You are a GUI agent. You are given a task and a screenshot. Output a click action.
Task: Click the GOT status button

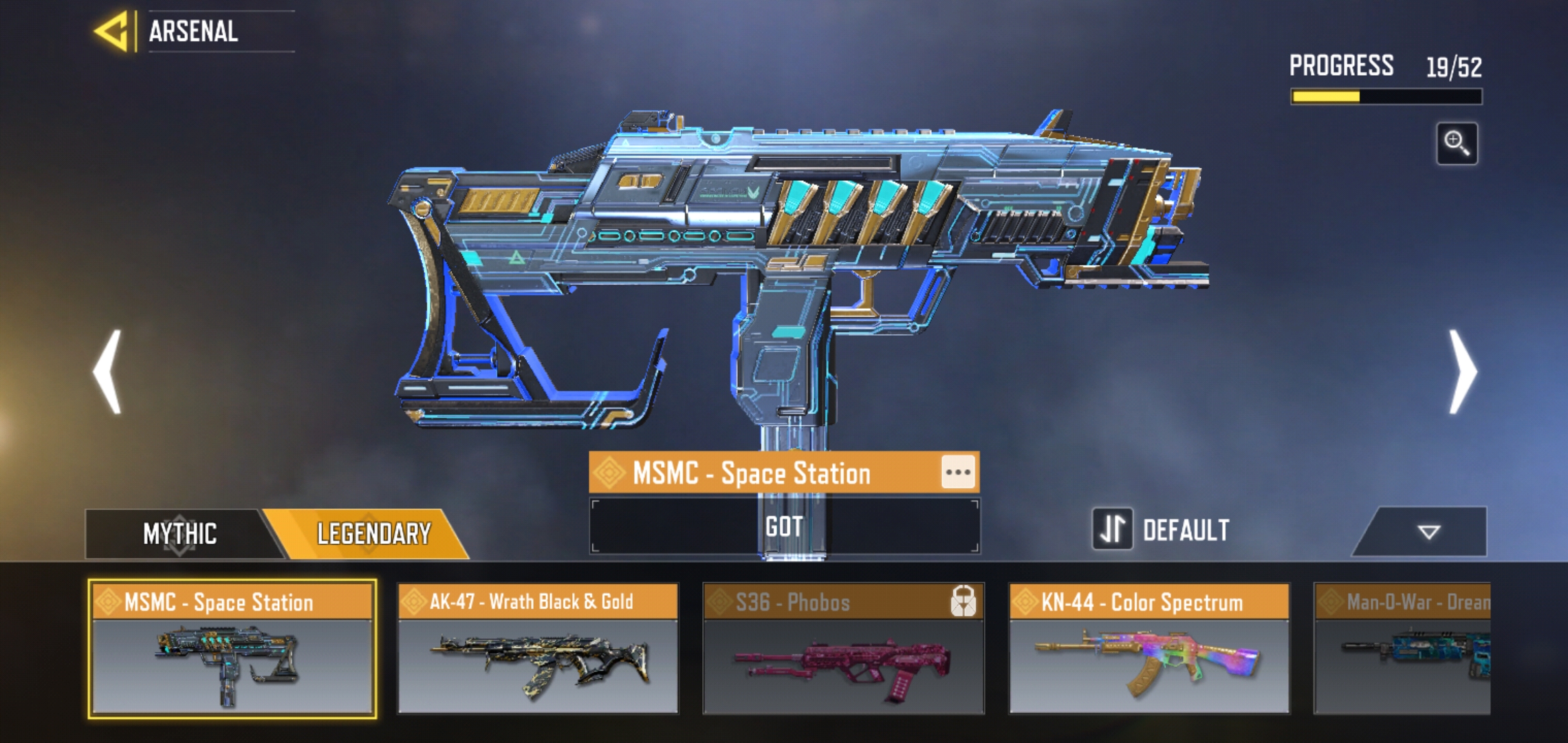click(784, 526)
